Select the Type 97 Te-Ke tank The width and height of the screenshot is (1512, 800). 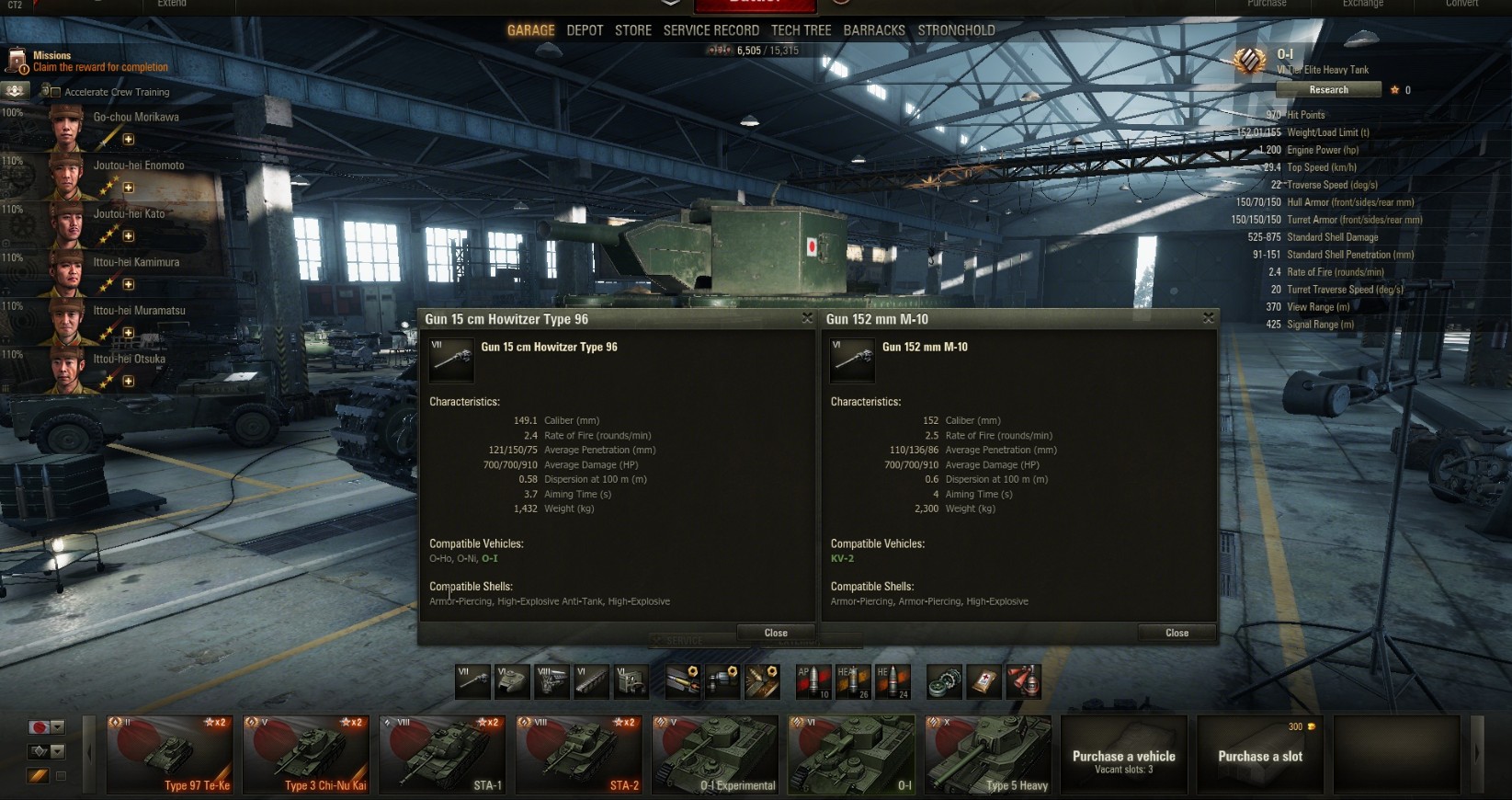click(x=169, y=756)
